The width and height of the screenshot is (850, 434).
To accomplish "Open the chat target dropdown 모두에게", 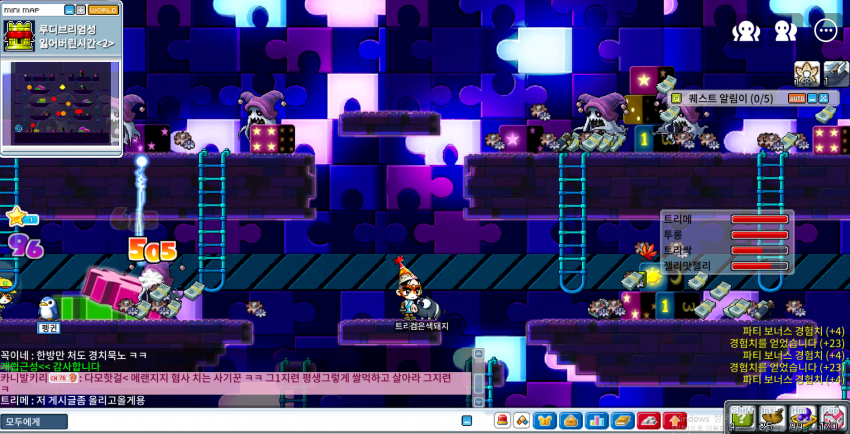I will click(x=34, y=422).
